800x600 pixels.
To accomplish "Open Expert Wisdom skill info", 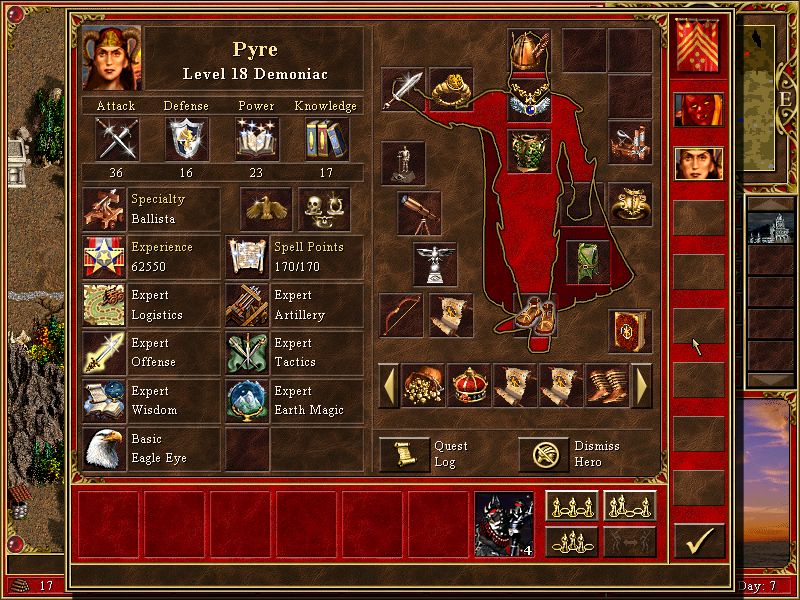I will click(105, 401).
